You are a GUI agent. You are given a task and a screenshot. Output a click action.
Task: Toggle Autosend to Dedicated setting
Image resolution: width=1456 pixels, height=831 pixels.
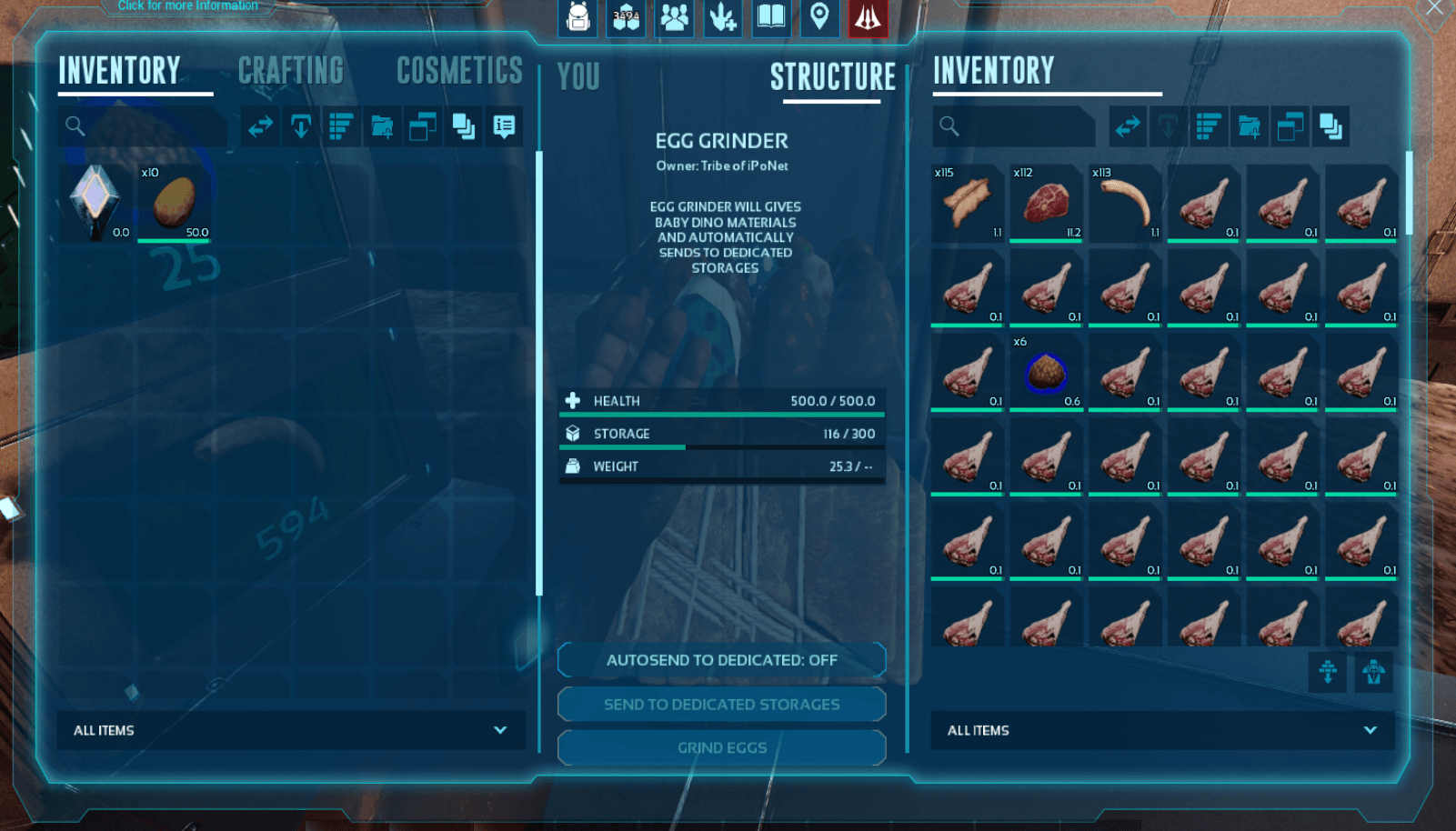pyautogui.click(x=722, y=660)
